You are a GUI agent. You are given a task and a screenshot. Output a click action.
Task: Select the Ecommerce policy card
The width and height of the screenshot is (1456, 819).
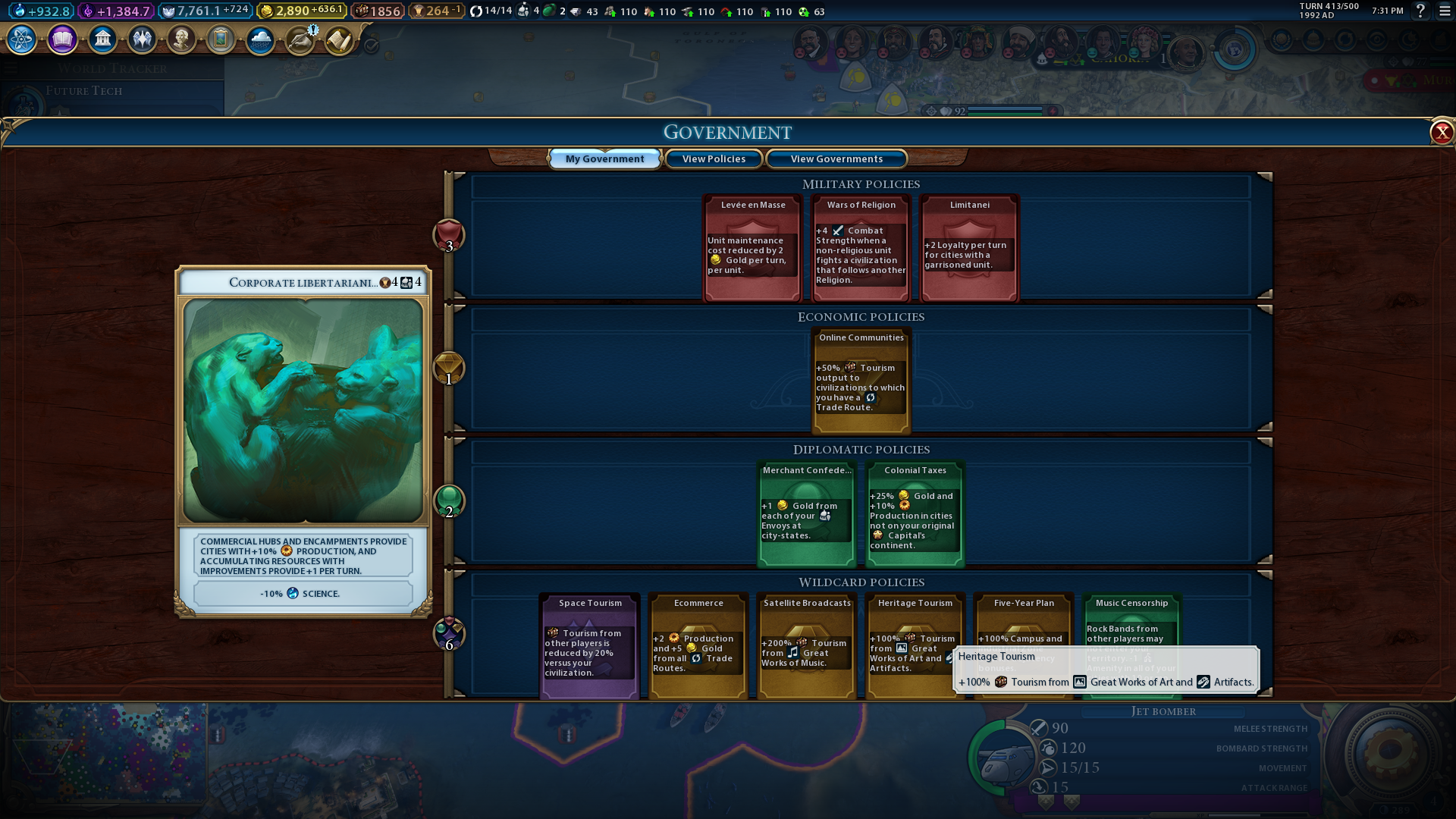point(698,647)
